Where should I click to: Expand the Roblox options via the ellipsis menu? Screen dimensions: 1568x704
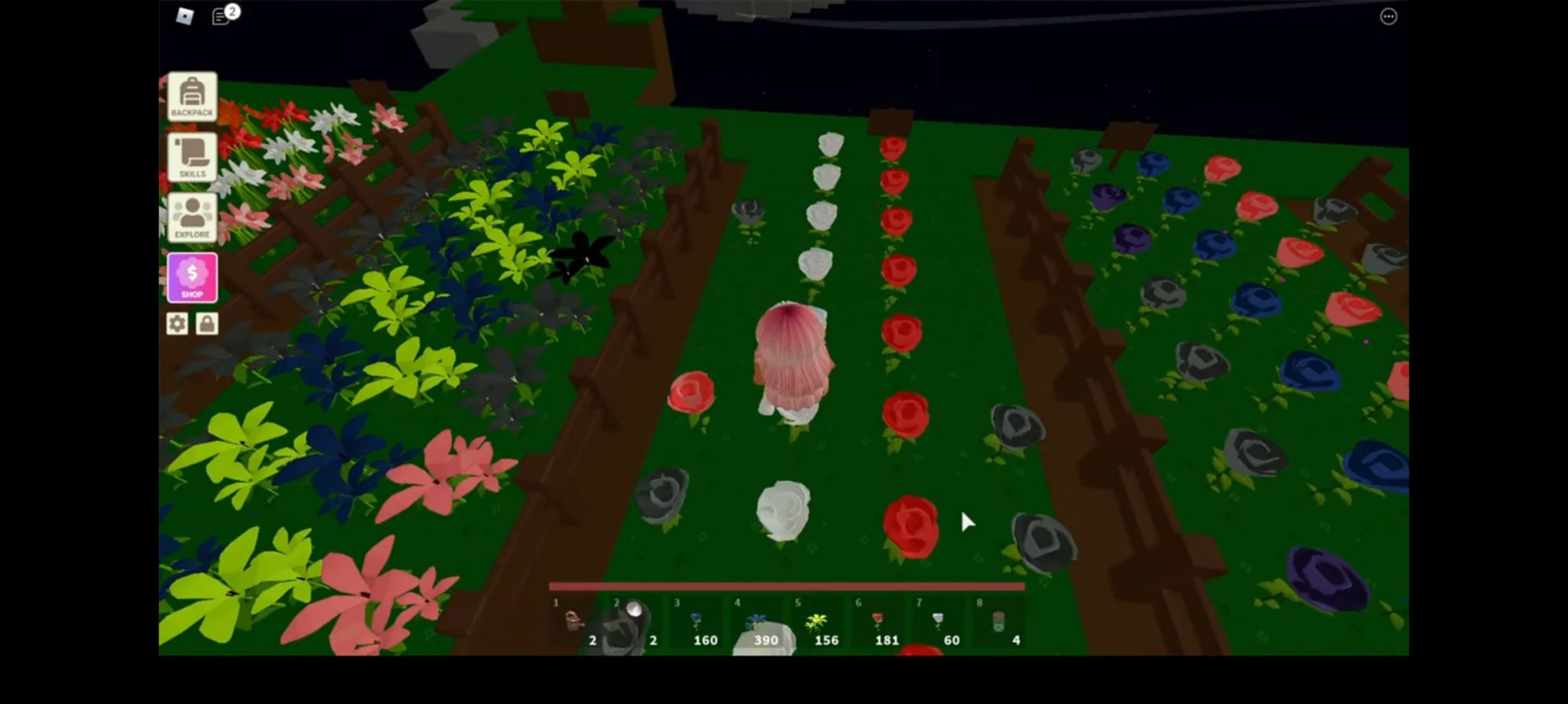coord(1389,16)
